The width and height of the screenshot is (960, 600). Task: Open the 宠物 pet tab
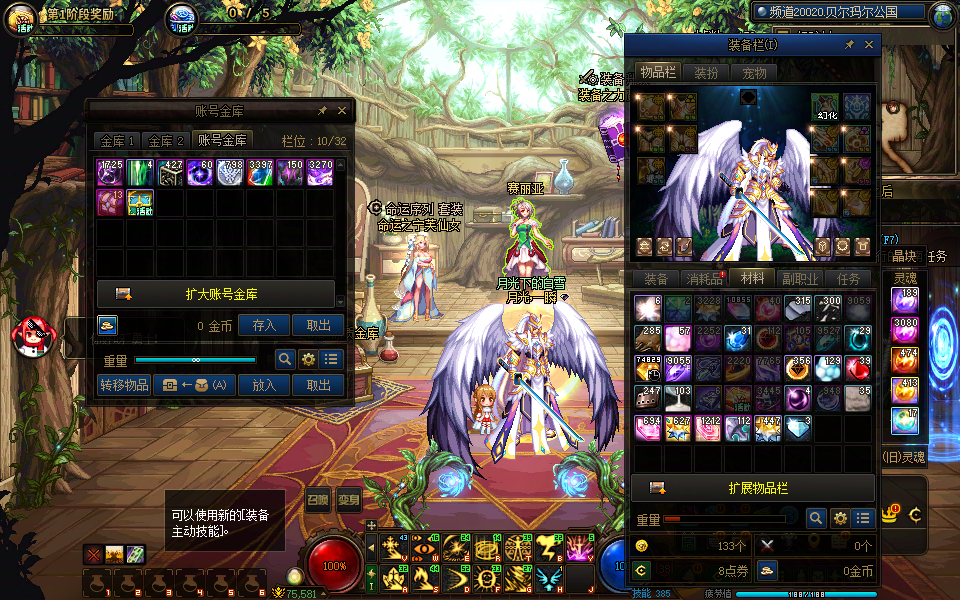(x=754, y=73)
